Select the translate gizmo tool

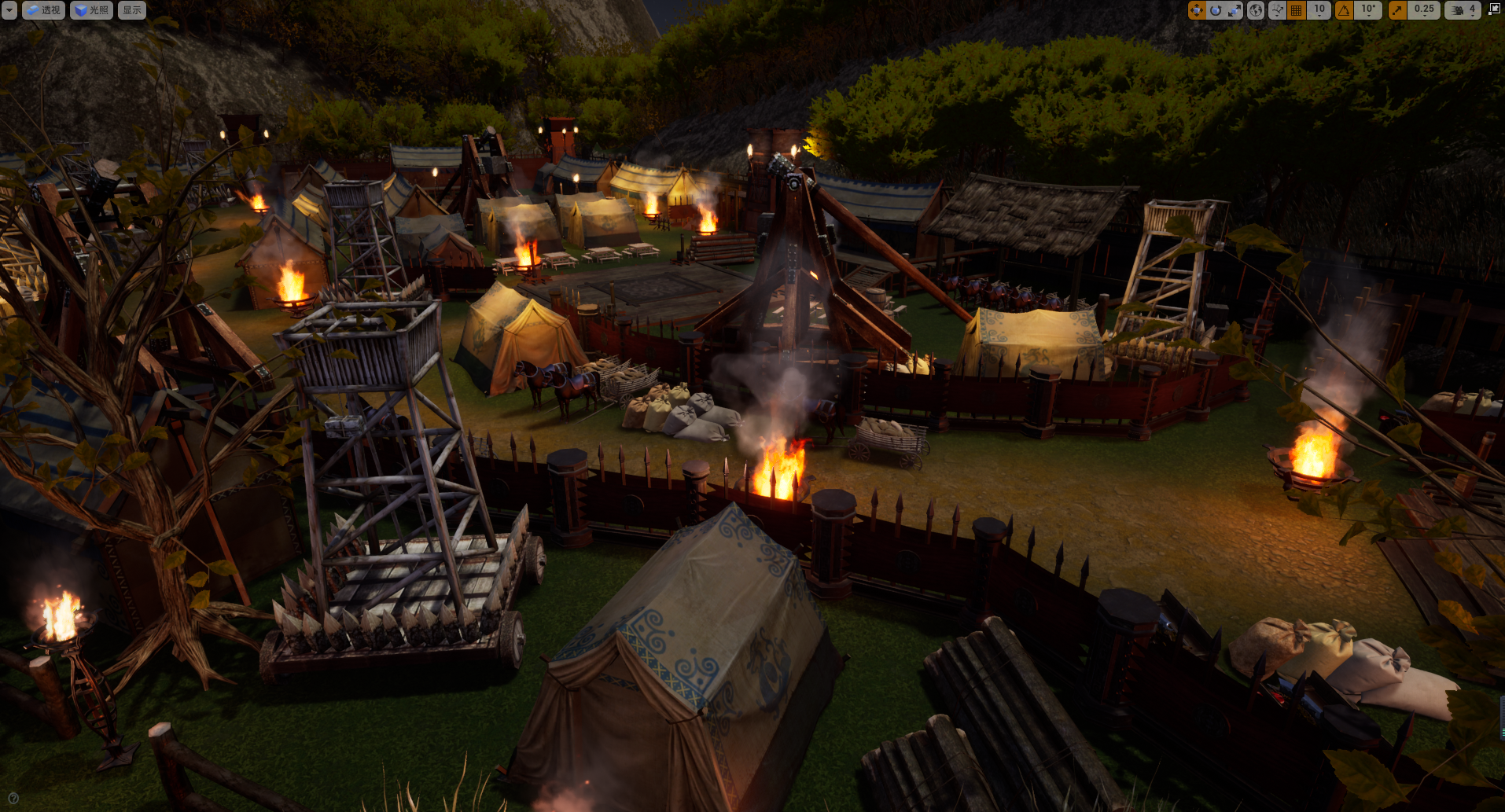tap(1196, 10)
